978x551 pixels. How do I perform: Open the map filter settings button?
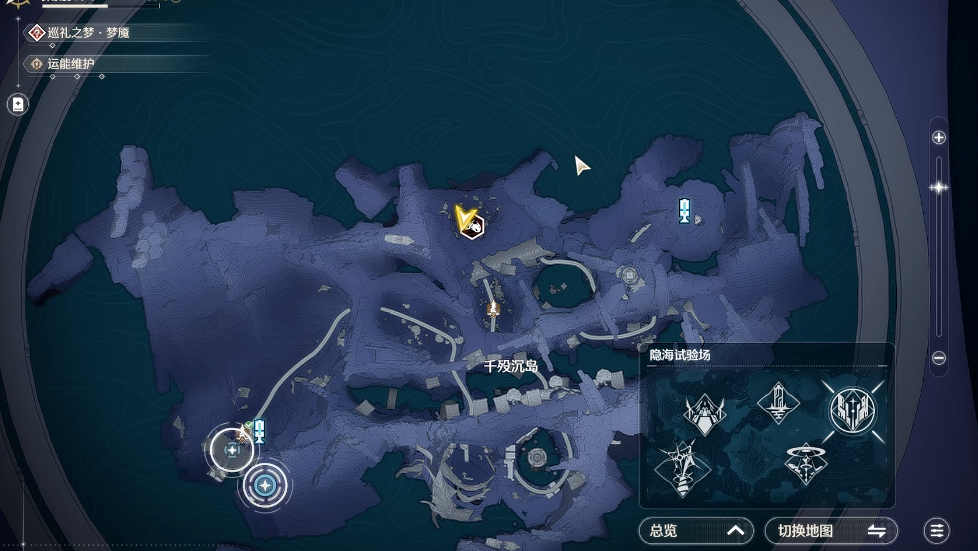tap(936, 531)
